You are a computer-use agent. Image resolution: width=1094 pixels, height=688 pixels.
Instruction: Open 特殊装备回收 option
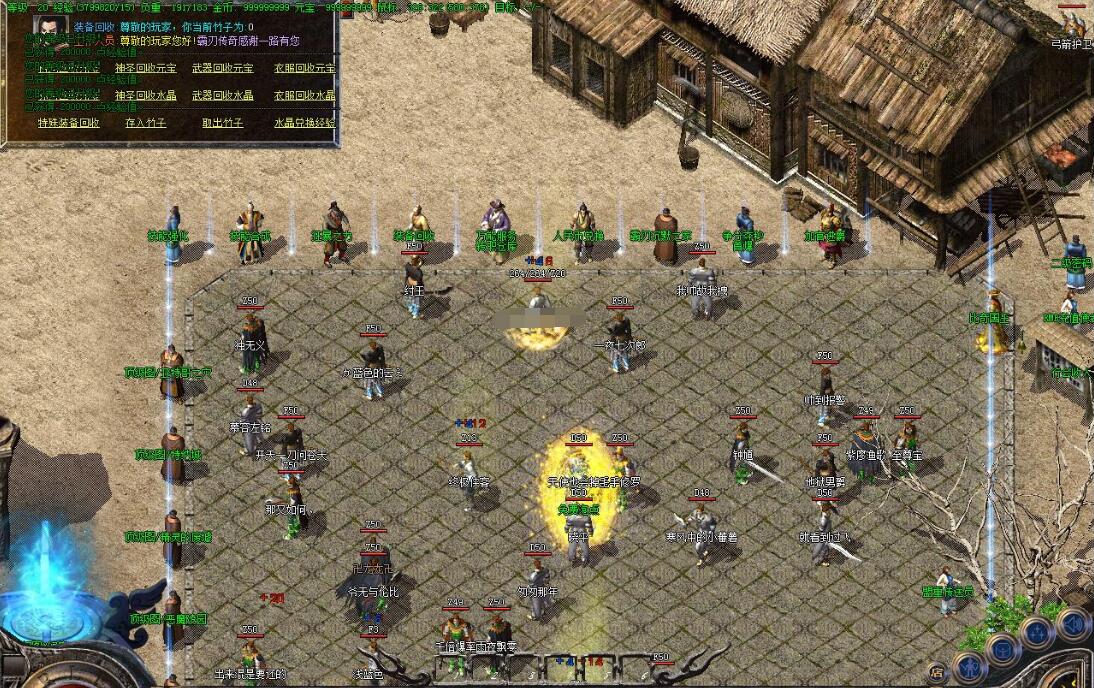[69, 123]
